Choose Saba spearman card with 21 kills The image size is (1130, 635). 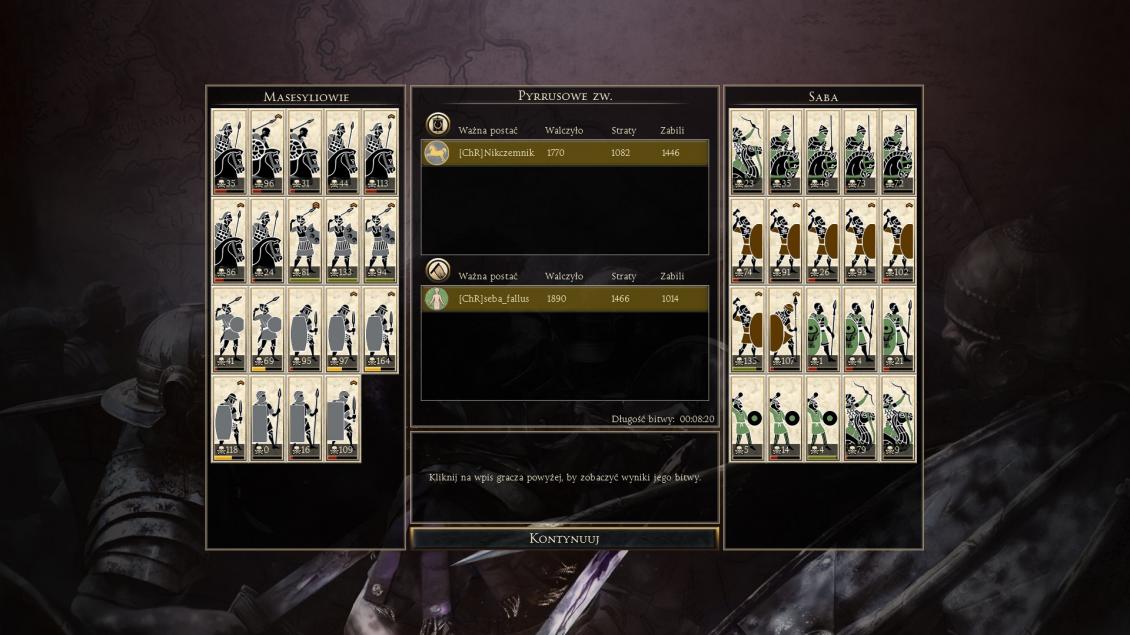pos(898,330)
